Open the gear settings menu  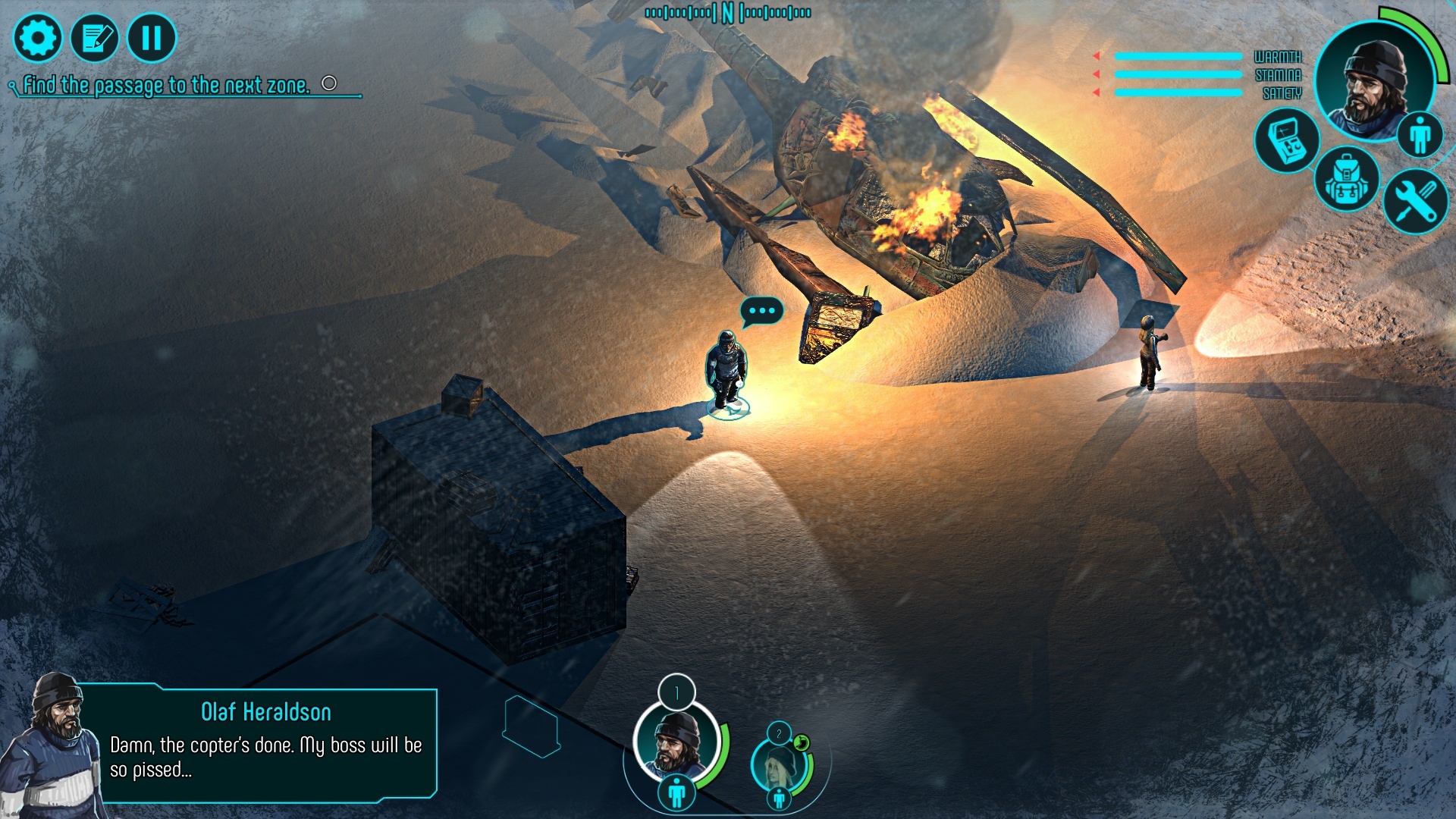pyautogui.click(x=37, y=37)
